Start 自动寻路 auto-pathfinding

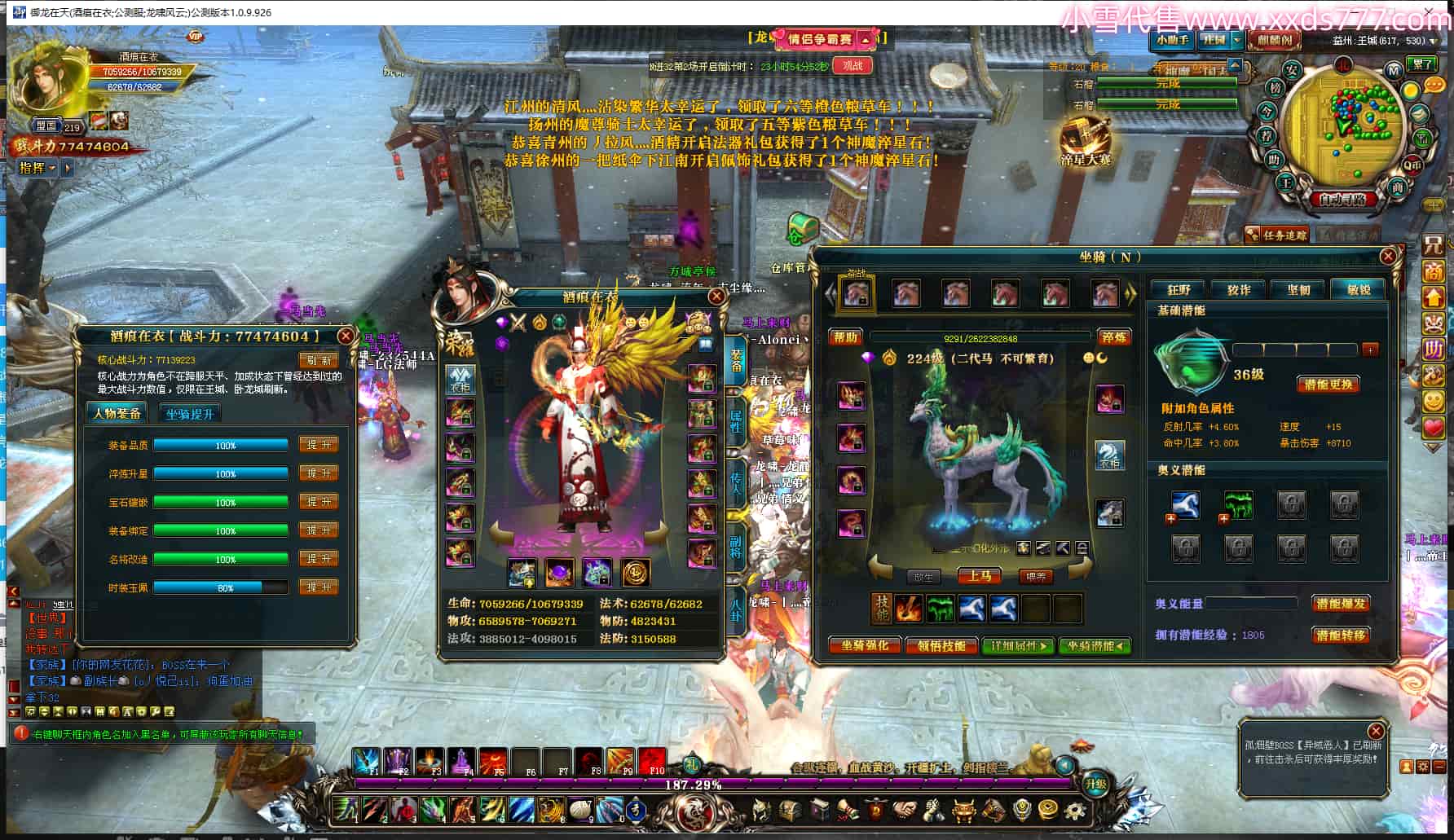(x=1342, y=199)
